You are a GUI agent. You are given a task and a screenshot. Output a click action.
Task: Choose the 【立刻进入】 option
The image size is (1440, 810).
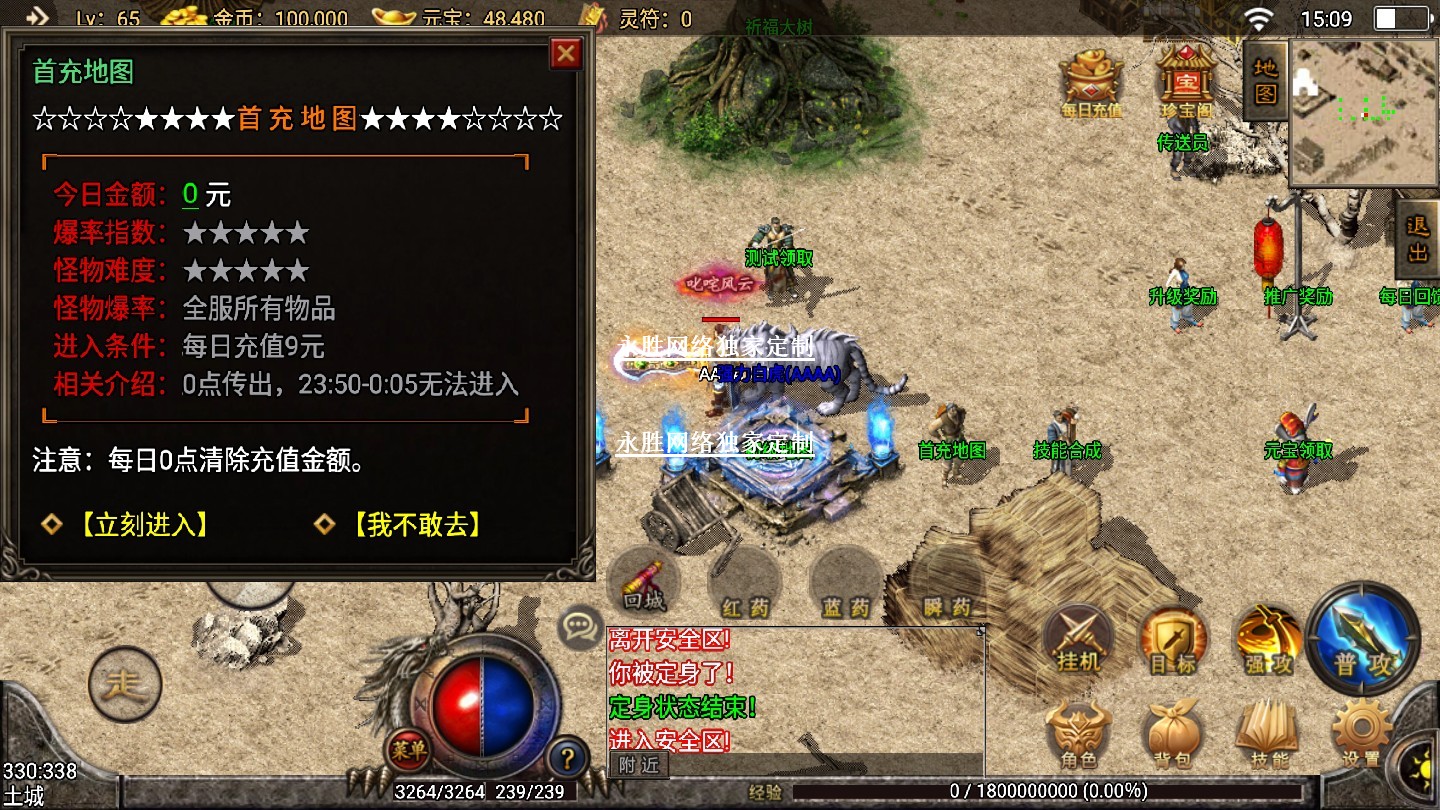tap(145, 524)
